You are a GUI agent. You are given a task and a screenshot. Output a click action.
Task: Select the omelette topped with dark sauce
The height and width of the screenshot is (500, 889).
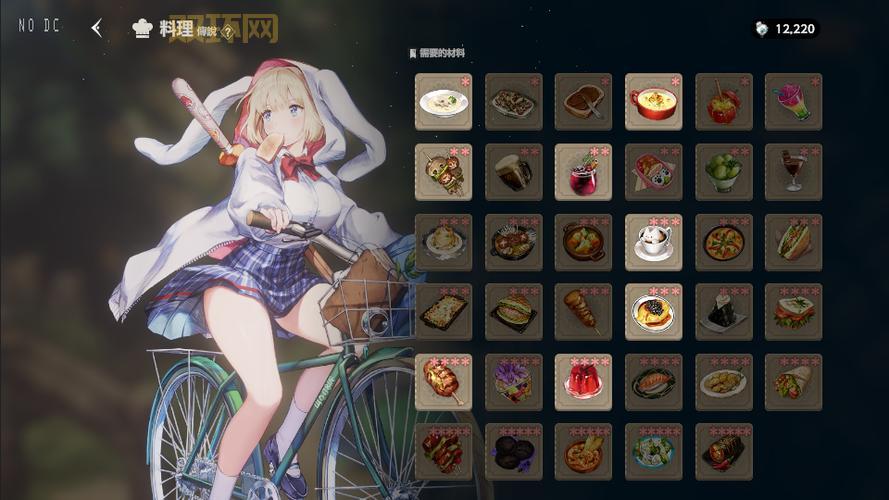tap(653, 312)
